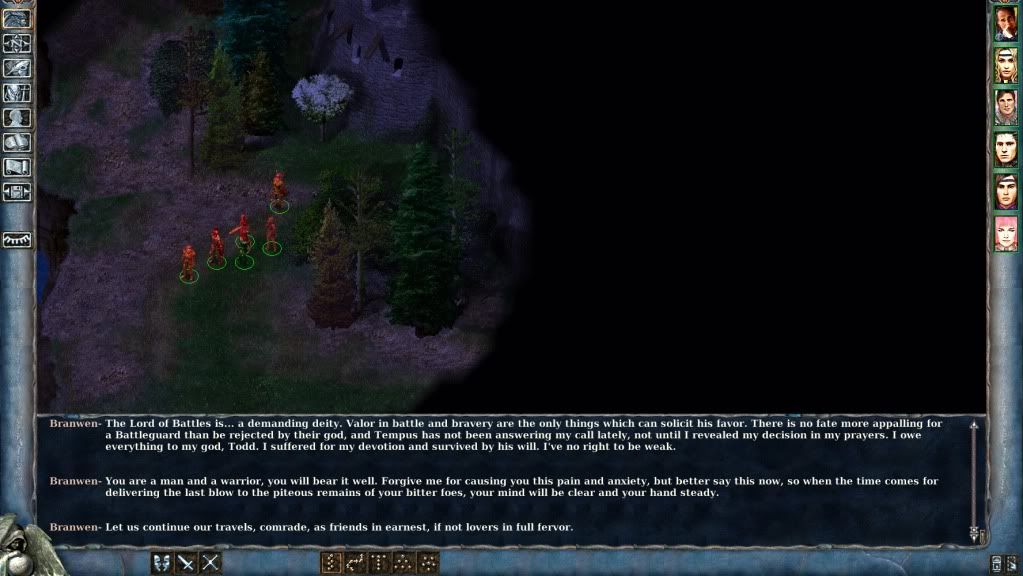Open the party inventory screen
Image resolution: width=1023 pixels, height=576 pixels.
pyautogui.click(x=17, y=93)
